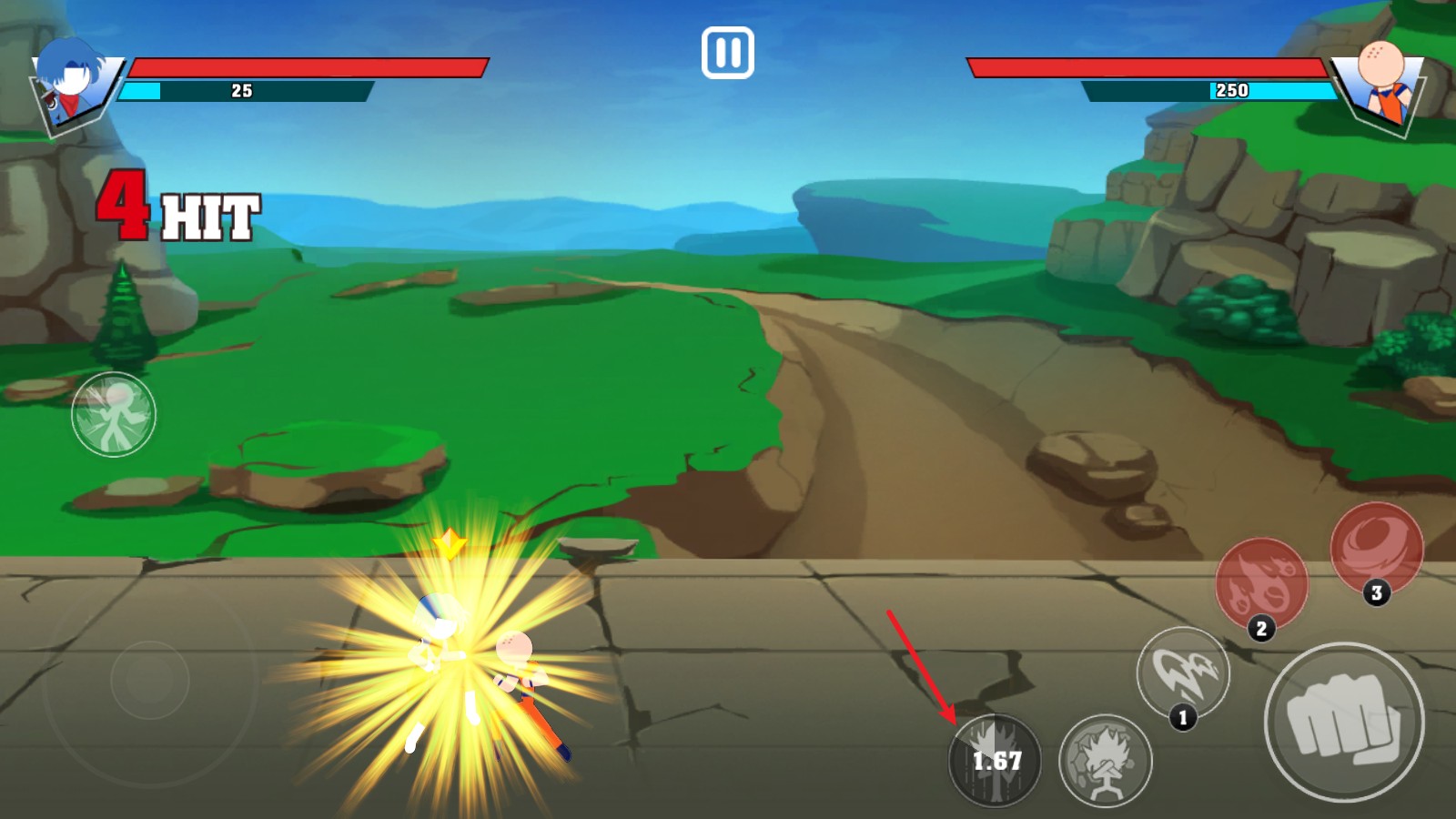Activate skill 1 claw slash ability

[1182, 674]
